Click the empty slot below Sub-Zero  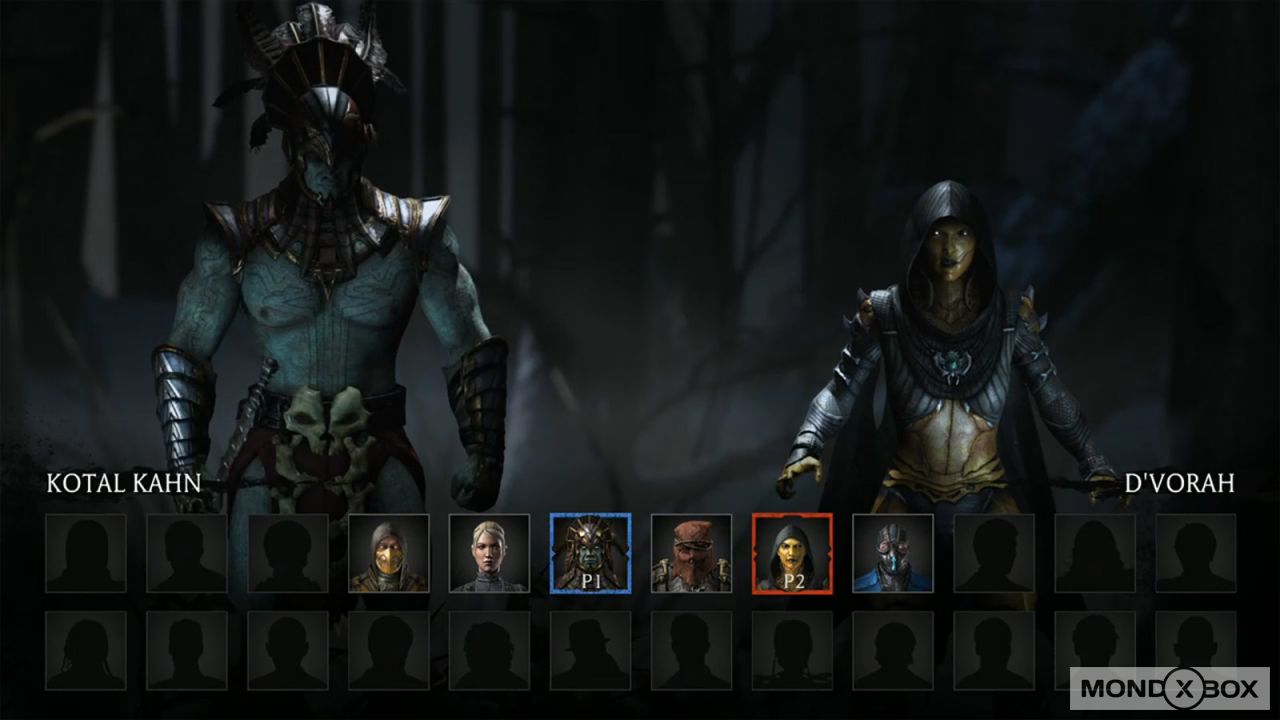click(x=893, y=650)
